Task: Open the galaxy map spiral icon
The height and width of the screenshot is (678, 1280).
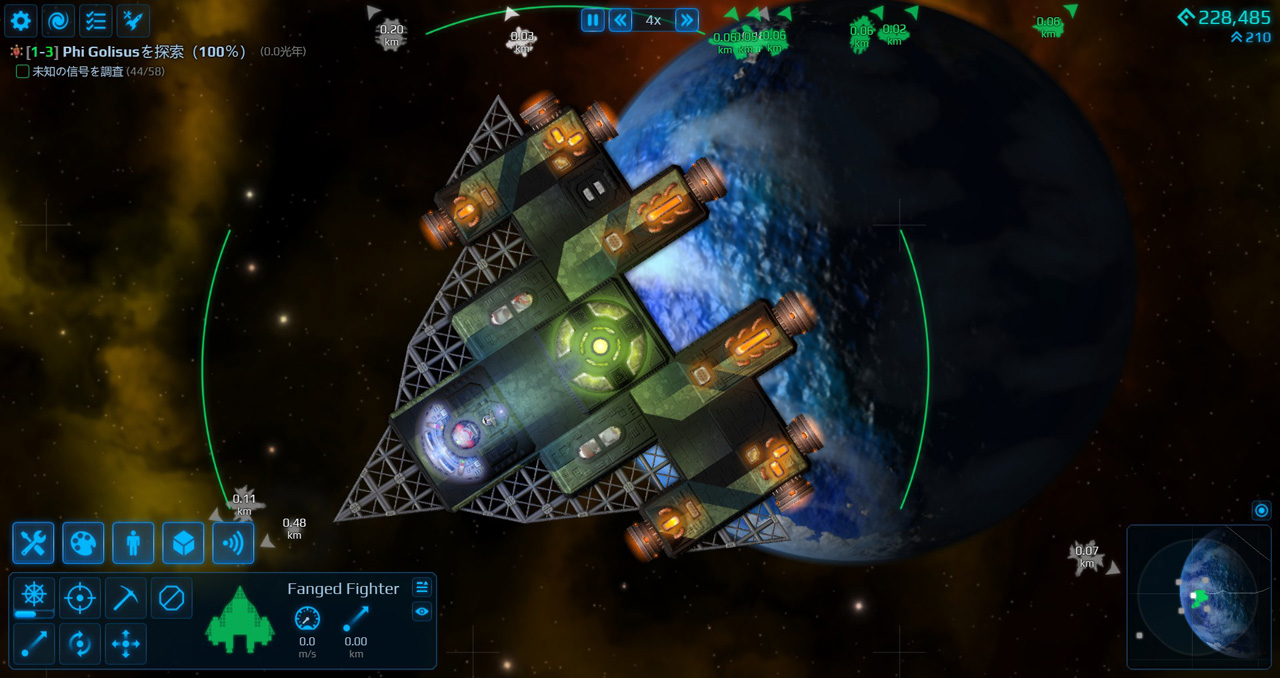Action: tap(58, 20)
